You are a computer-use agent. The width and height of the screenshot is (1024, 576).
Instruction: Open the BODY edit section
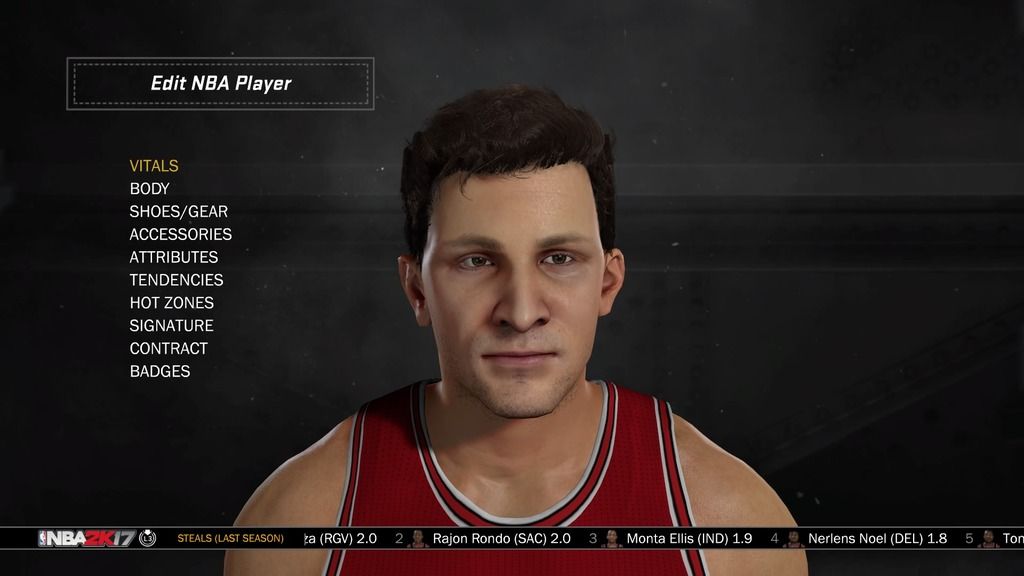coord(150,189)
